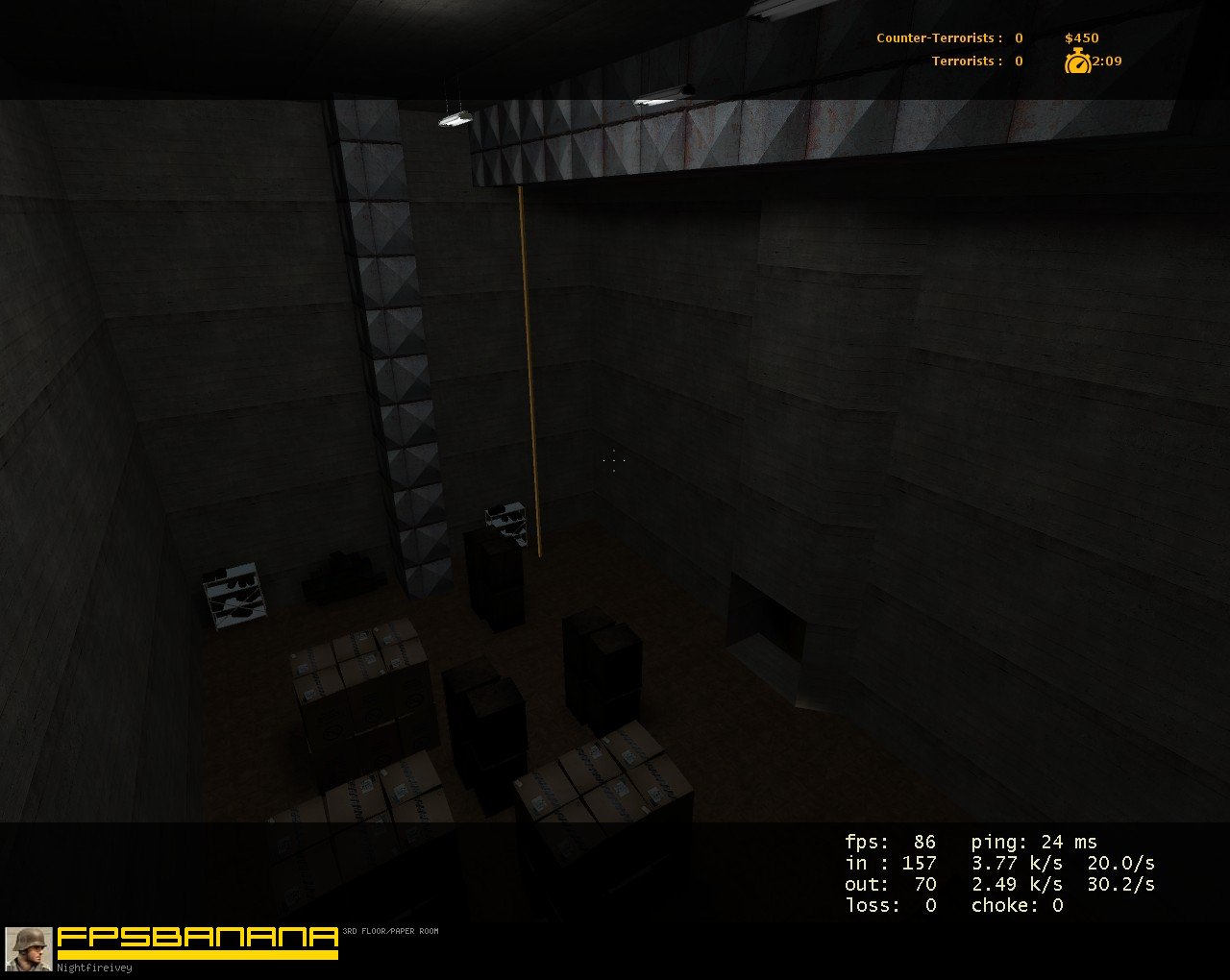1230x980 pixels.
Task: Click the Nightfireivey player name
Action: 93,968
